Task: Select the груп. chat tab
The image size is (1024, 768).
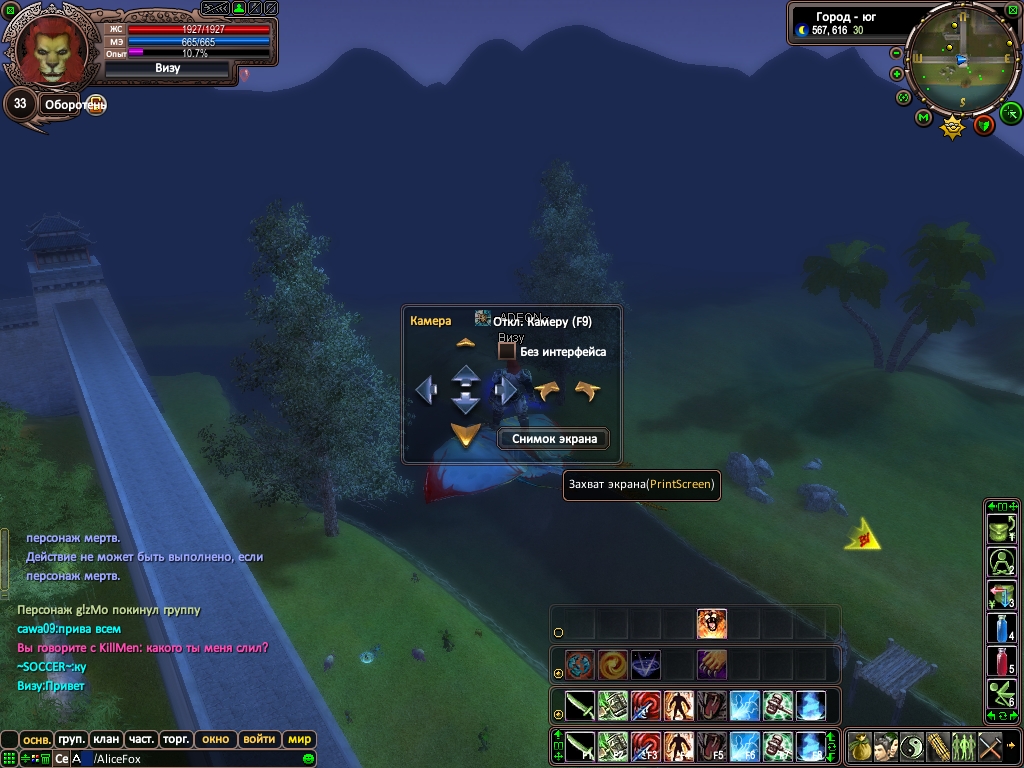Action: coord(71,739)
